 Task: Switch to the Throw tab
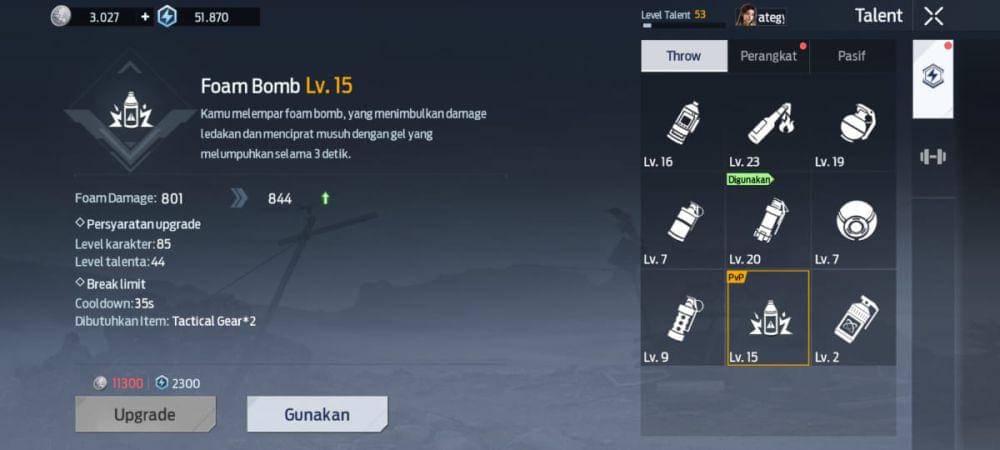point(684,56)
